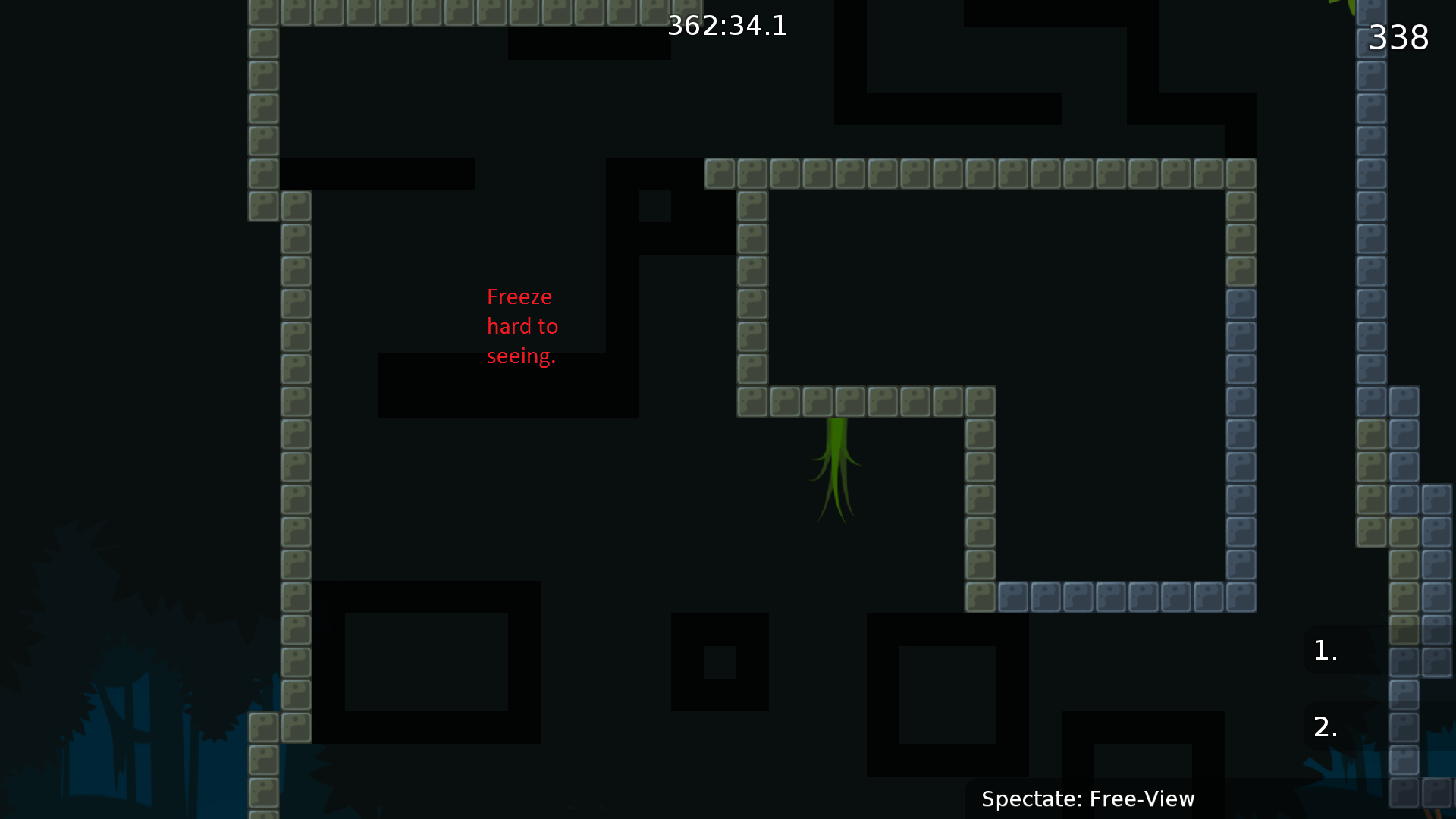Click the score counter showing 338
The width and height of the screenshot is (1456, 819).
tap(1399, 37)
